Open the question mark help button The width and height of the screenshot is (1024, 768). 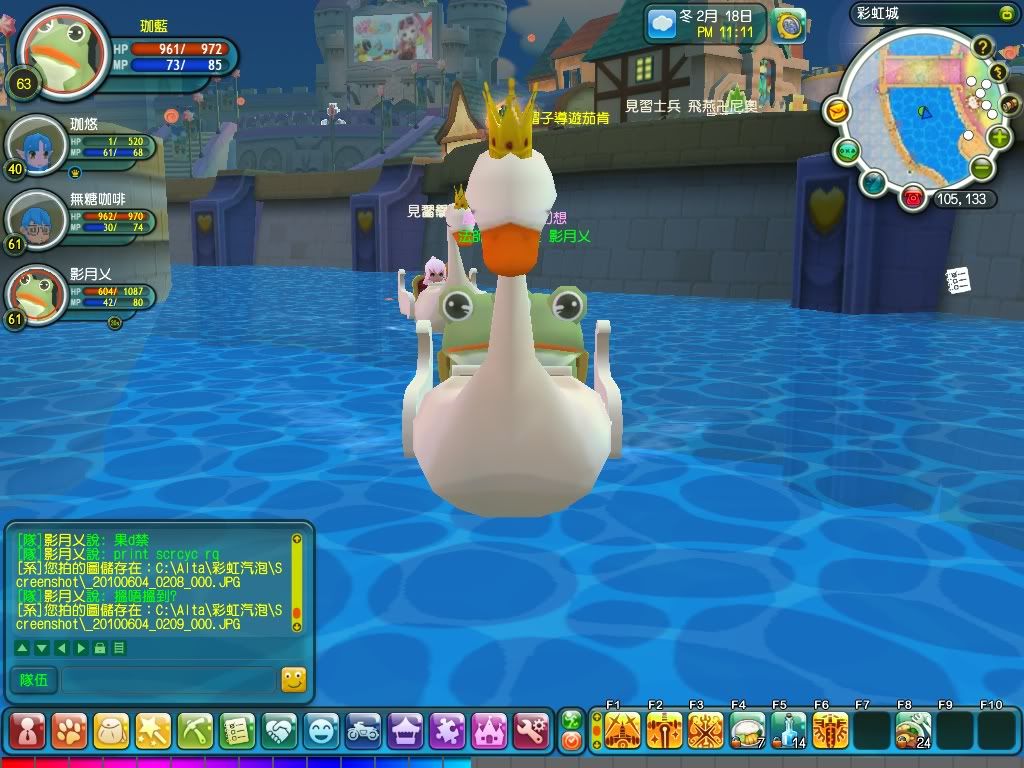(983, 46)
